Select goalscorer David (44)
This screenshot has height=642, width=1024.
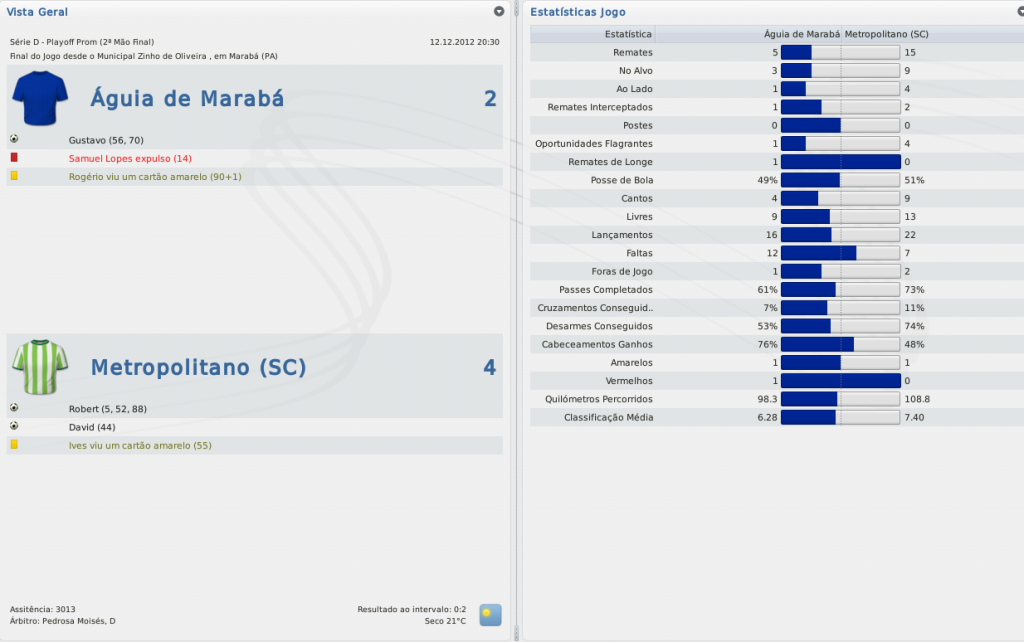click(88, 427)
